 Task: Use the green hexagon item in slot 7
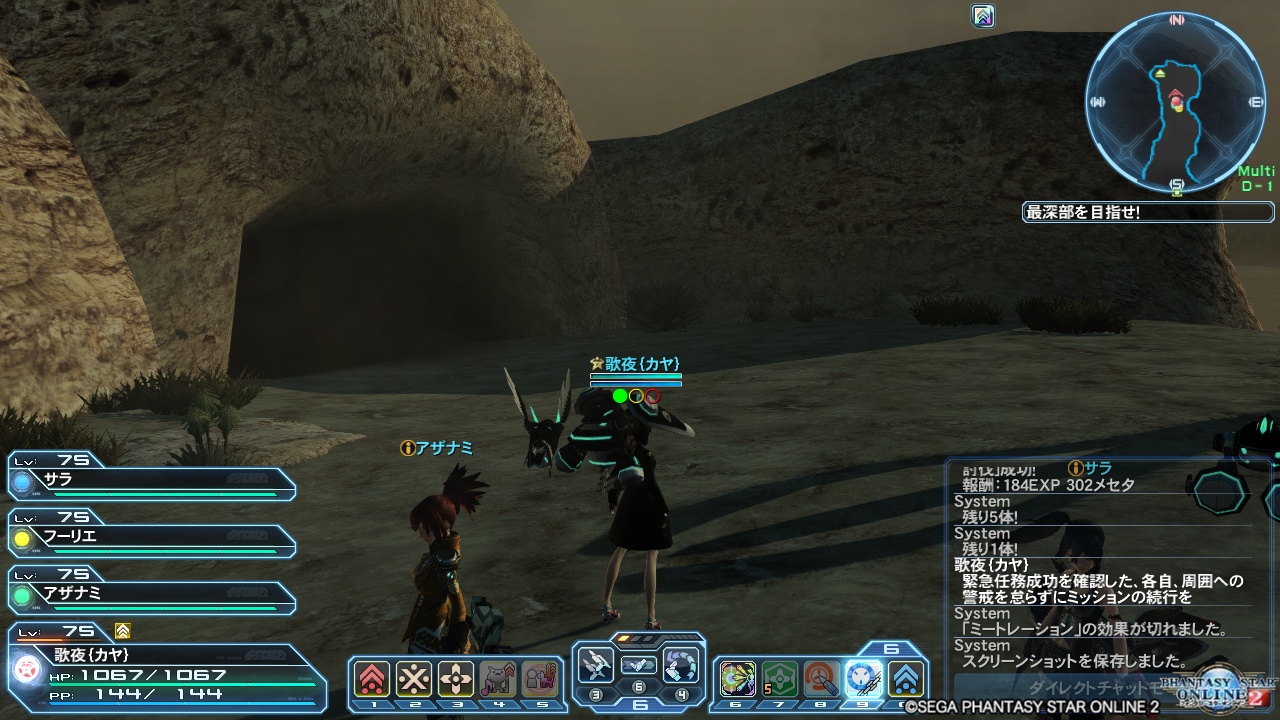(780, 679)
